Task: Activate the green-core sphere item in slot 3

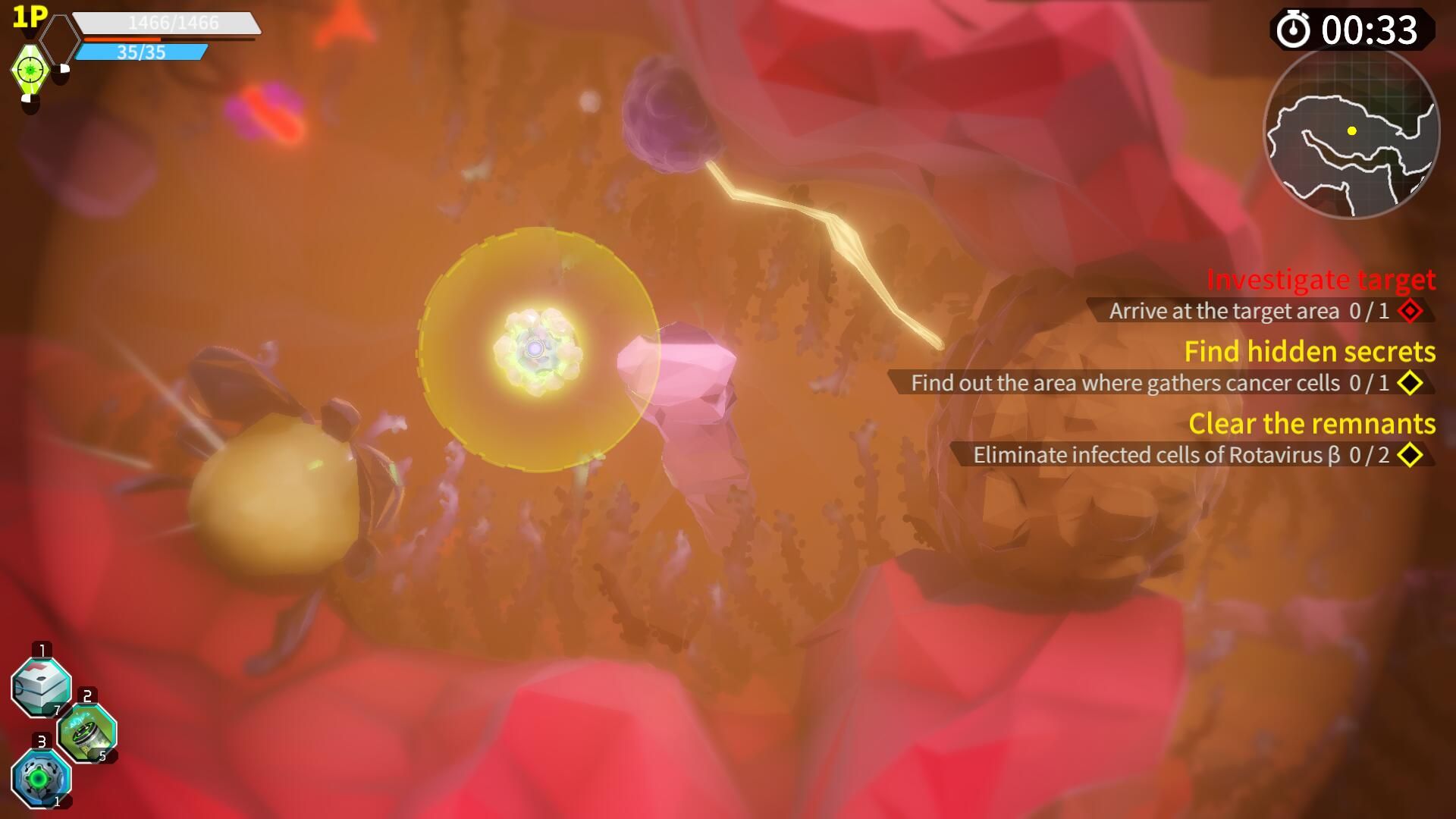Action: pyautogui.click(x=41, y=778)
